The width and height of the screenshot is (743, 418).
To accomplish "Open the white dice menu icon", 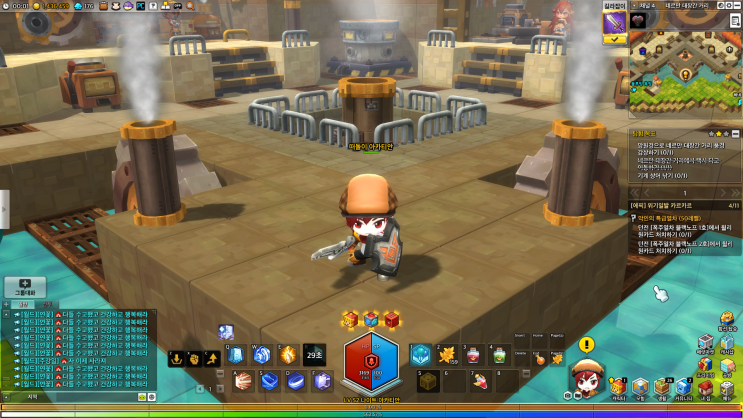I will coord(727,388).
